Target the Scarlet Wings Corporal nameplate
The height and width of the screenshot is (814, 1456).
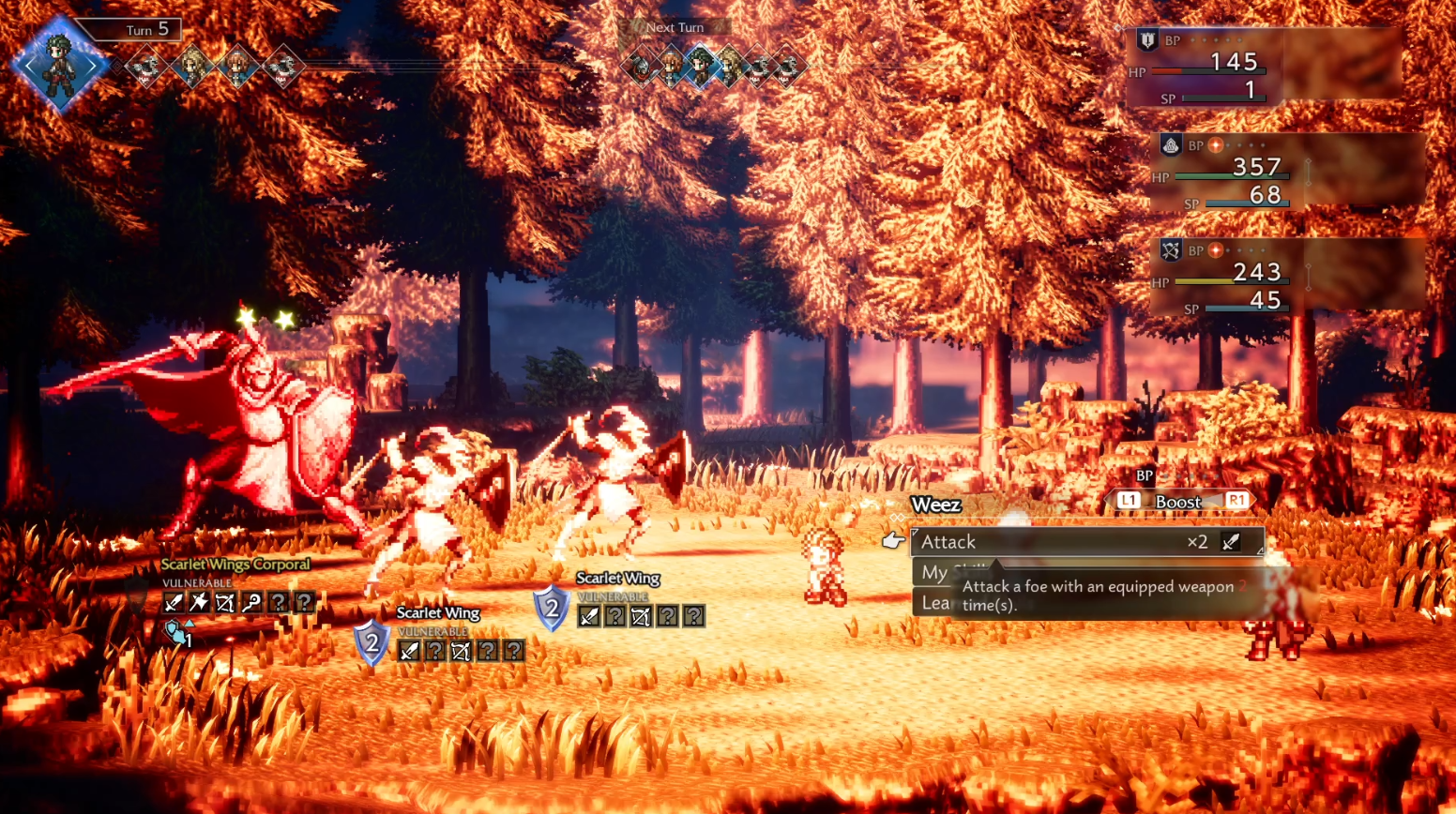[235, 565]
